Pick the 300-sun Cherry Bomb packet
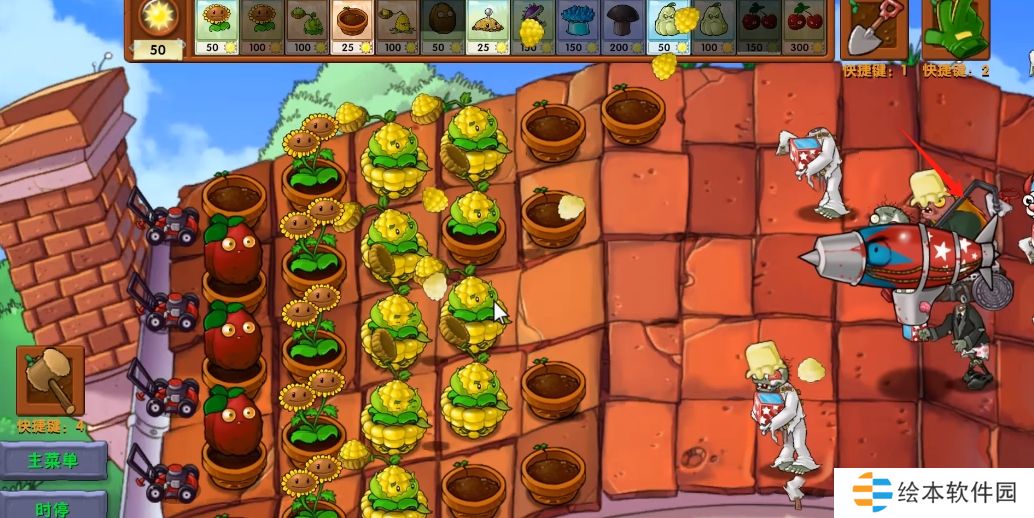The height and width of the screenshot is (518, 1034). pyautogui.click(x=802, y=27)
